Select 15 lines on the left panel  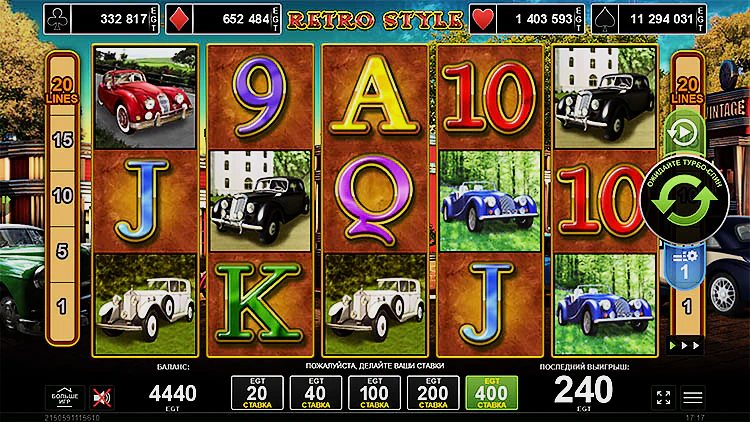(x=62, y=140)
